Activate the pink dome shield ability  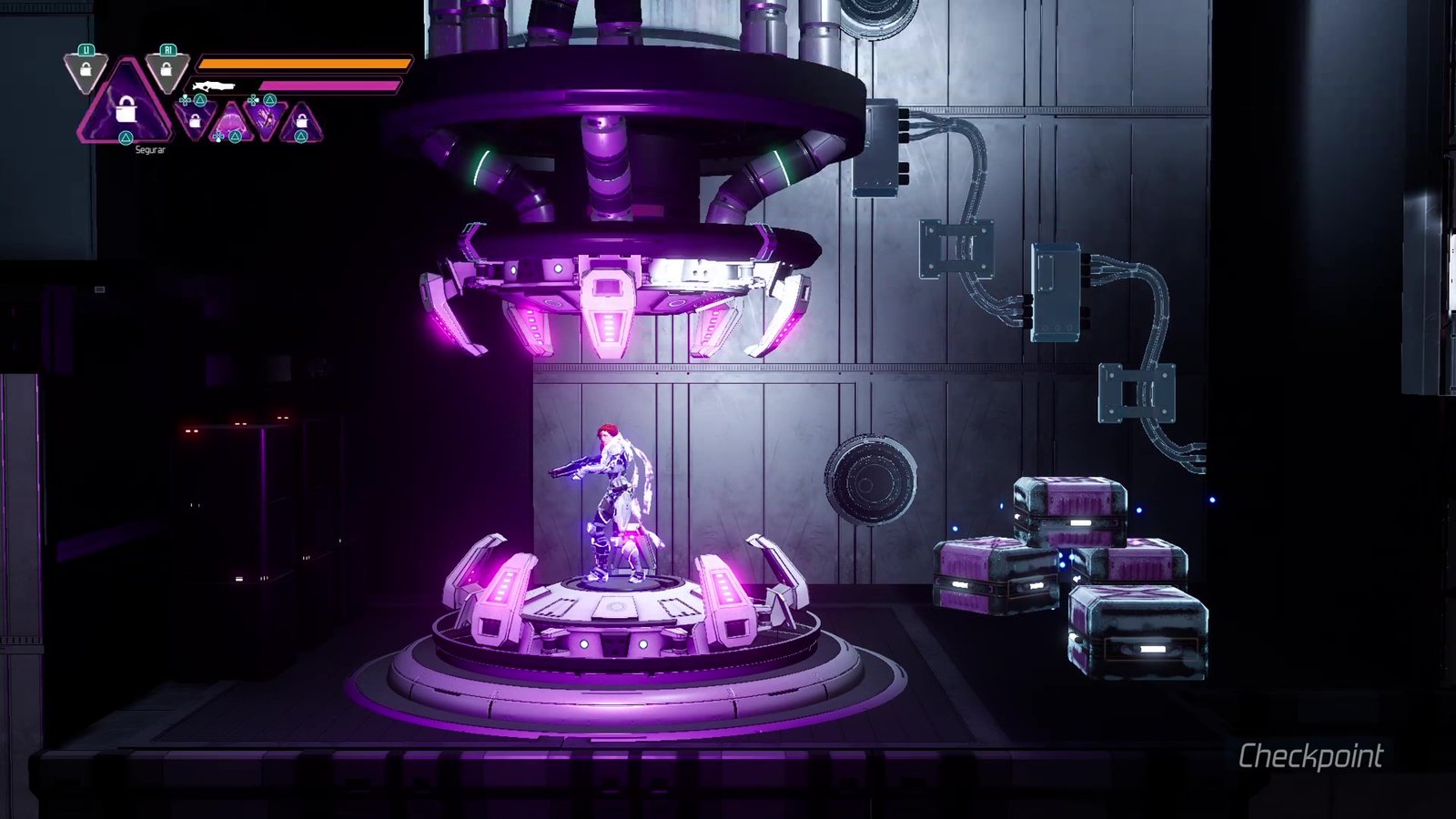(231, 120)
